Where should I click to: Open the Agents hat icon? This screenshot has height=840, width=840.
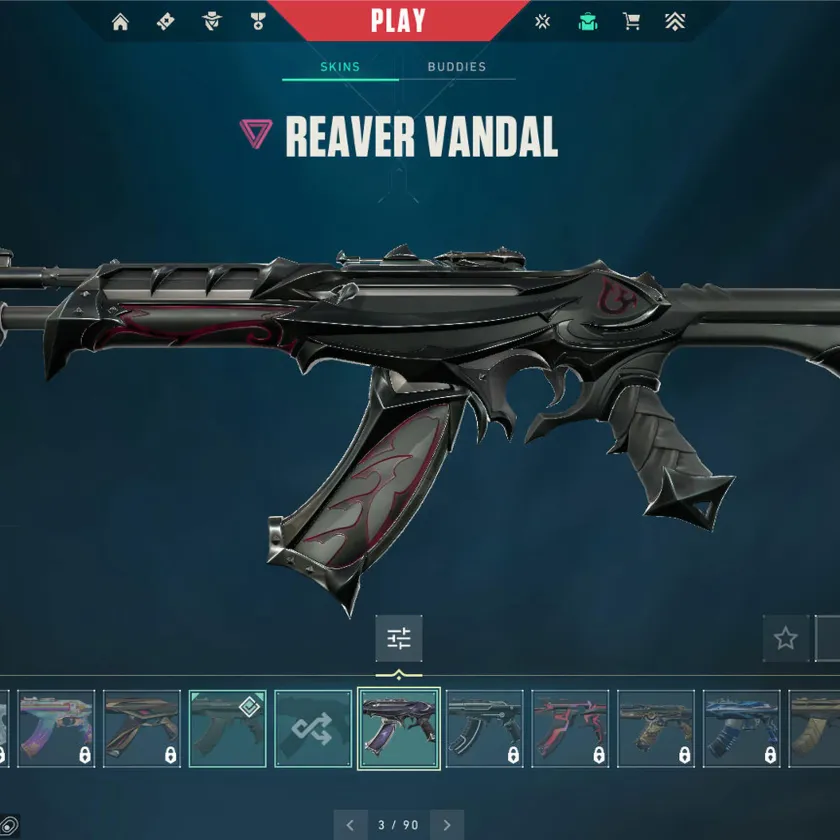[x=211, y=22]
